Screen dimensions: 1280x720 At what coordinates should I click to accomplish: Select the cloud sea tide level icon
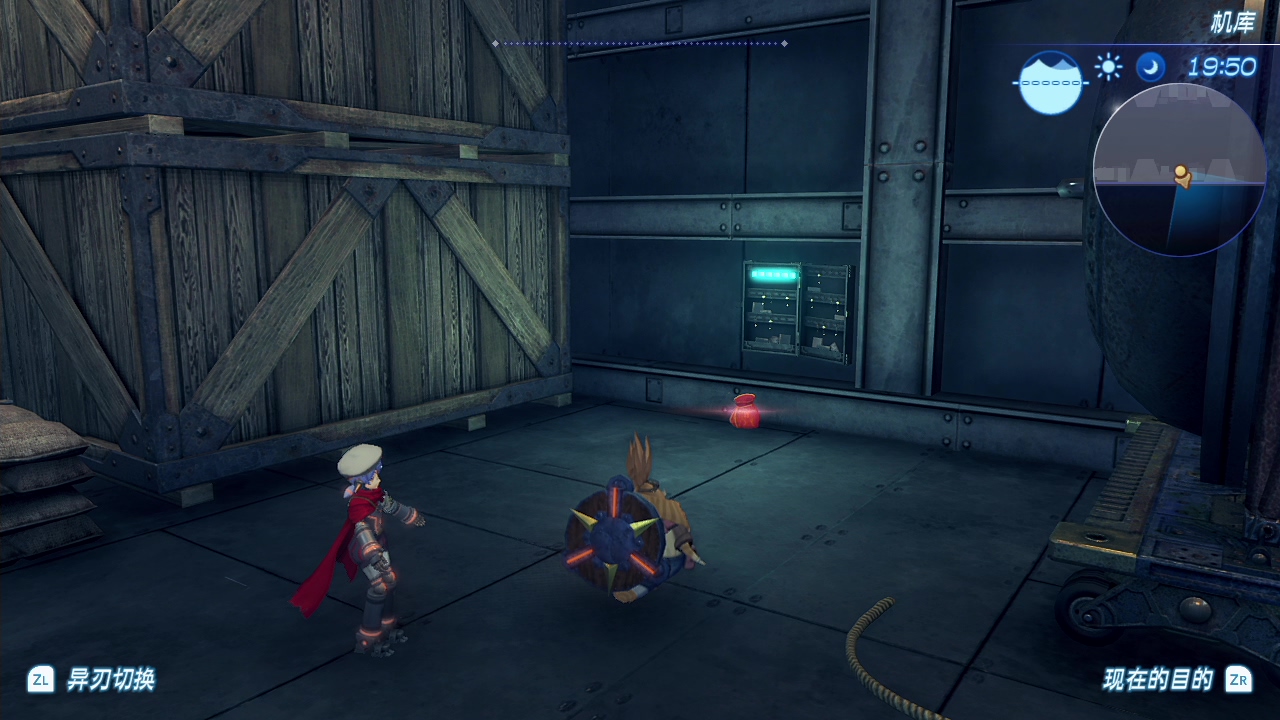point(1050,82)
